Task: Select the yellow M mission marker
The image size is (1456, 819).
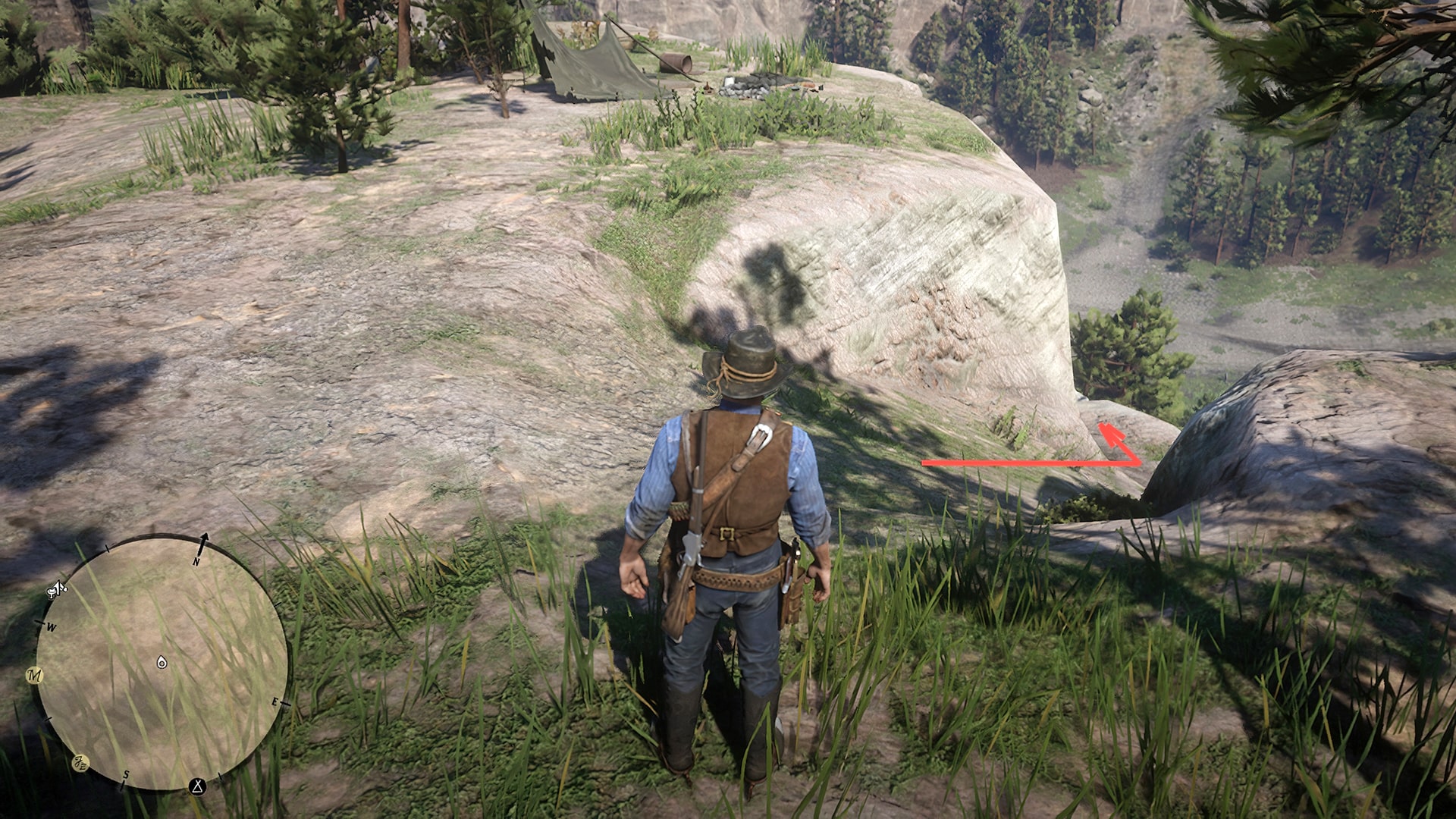Action: (35, 675)
